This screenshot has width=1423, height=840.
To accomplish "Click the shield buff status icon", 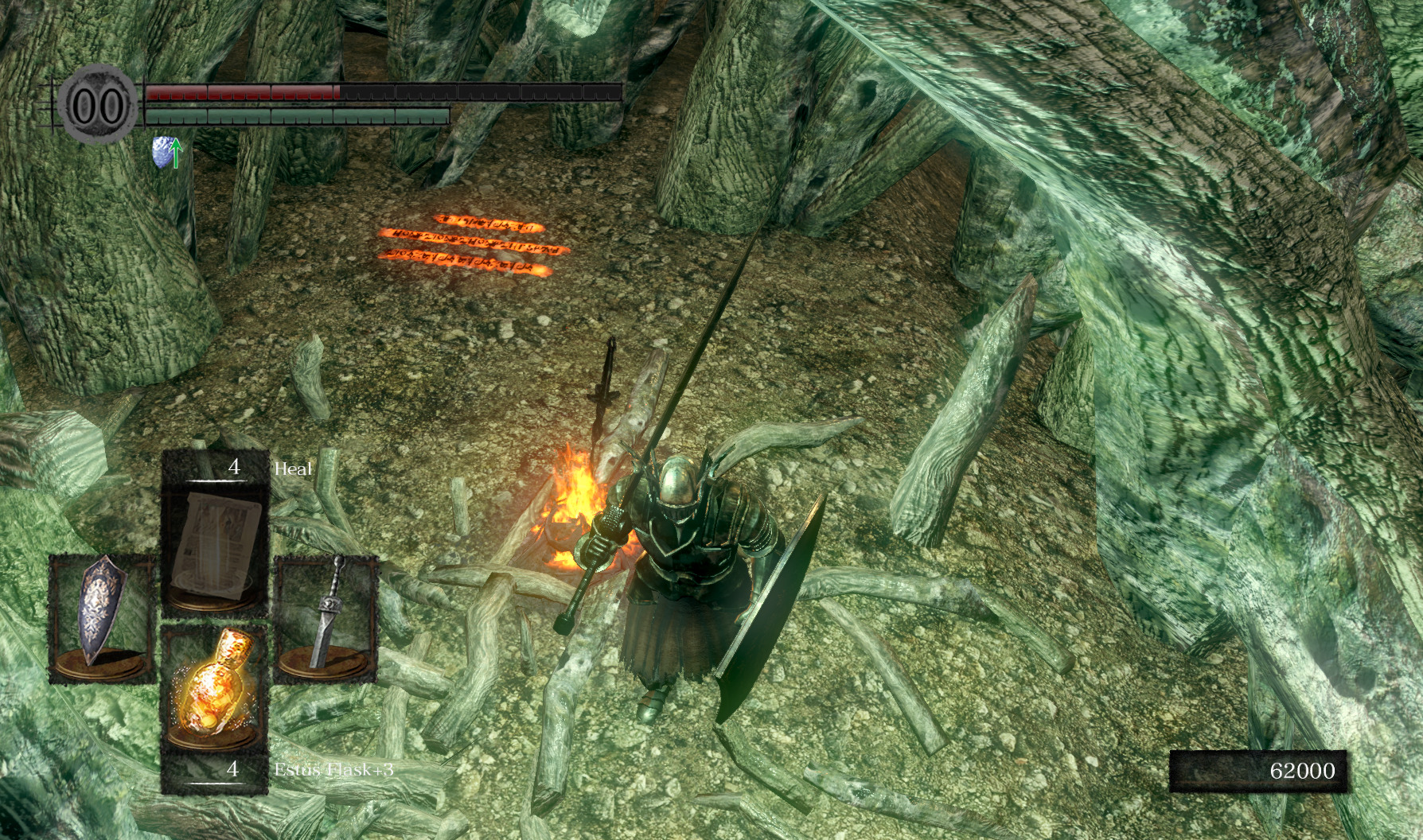I will tap(163, 150).
